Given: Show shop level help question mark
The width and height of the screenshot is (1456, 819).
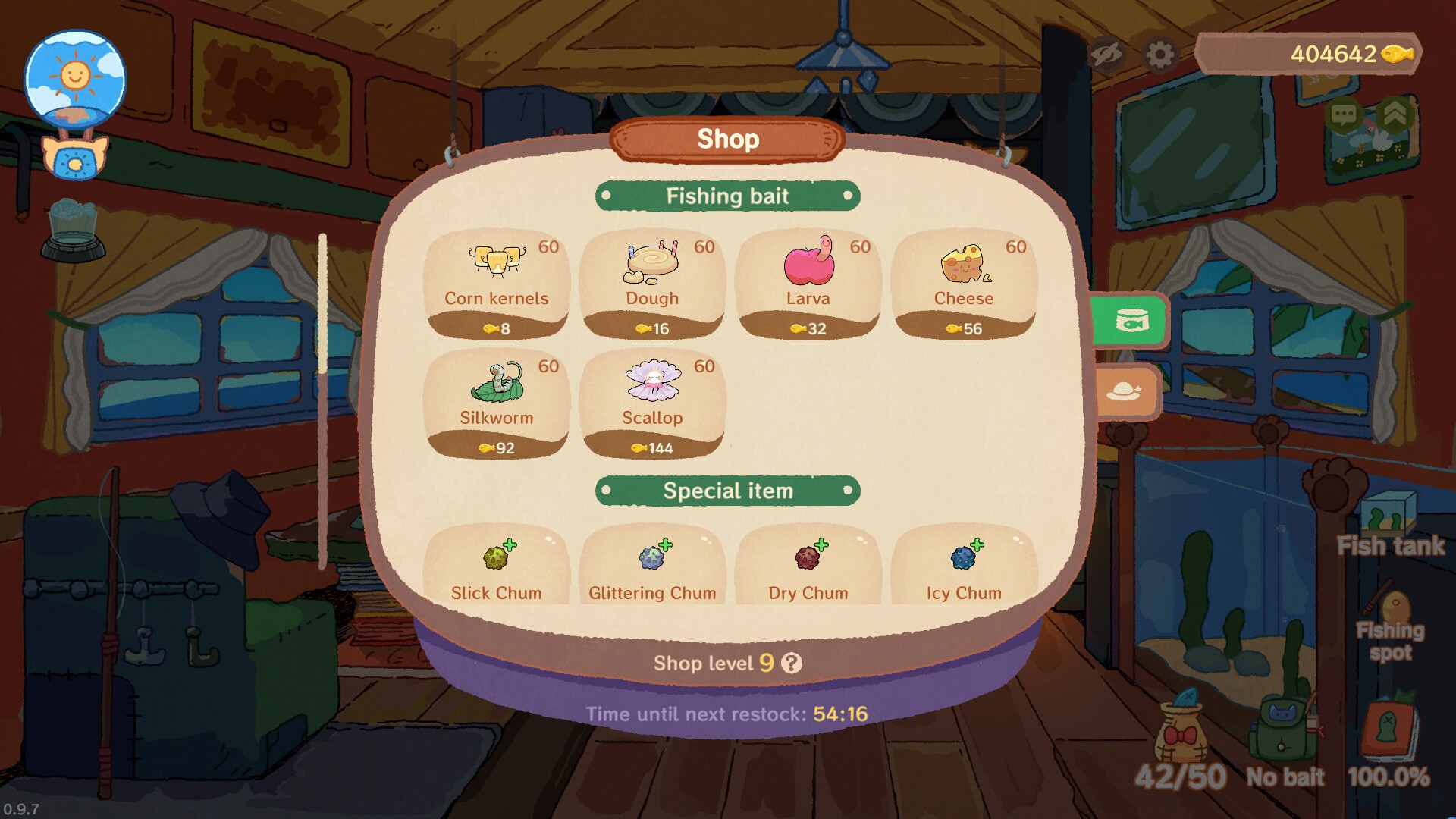Looking at the screenshot, I should coord(792,664).
